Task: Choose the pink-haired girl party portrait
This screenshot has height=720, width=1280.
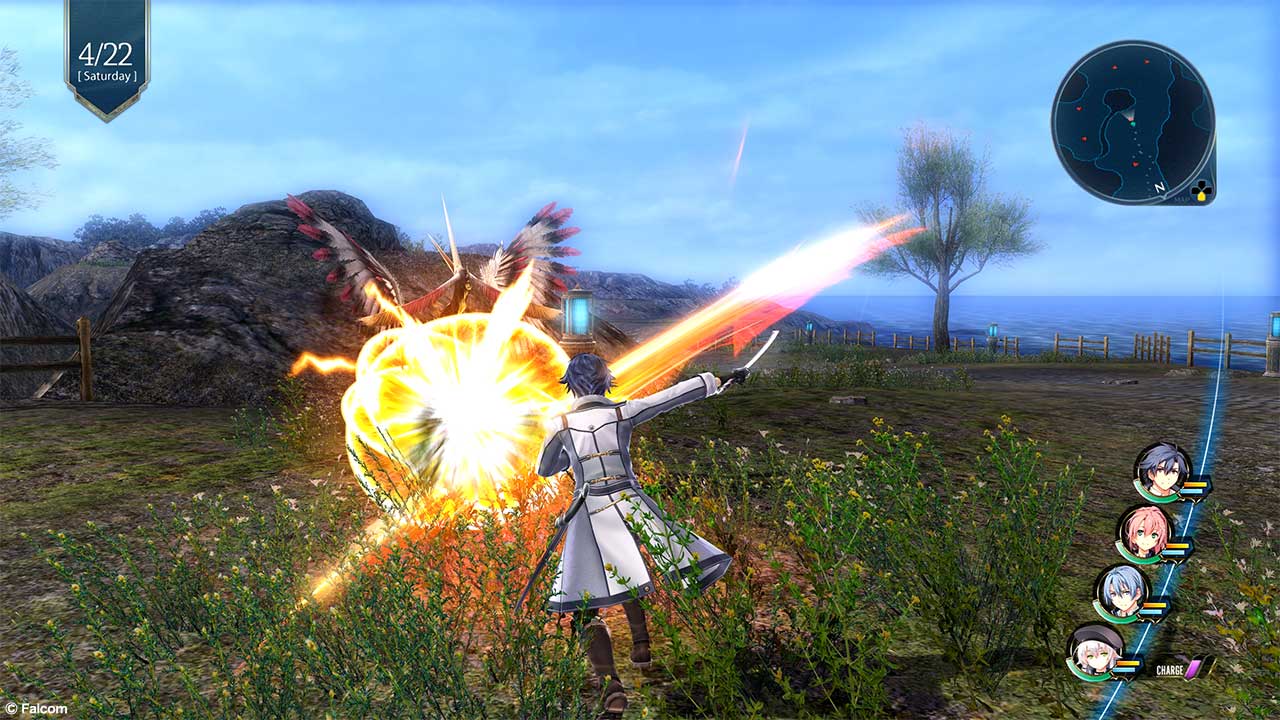Action: coord(1143,532)
